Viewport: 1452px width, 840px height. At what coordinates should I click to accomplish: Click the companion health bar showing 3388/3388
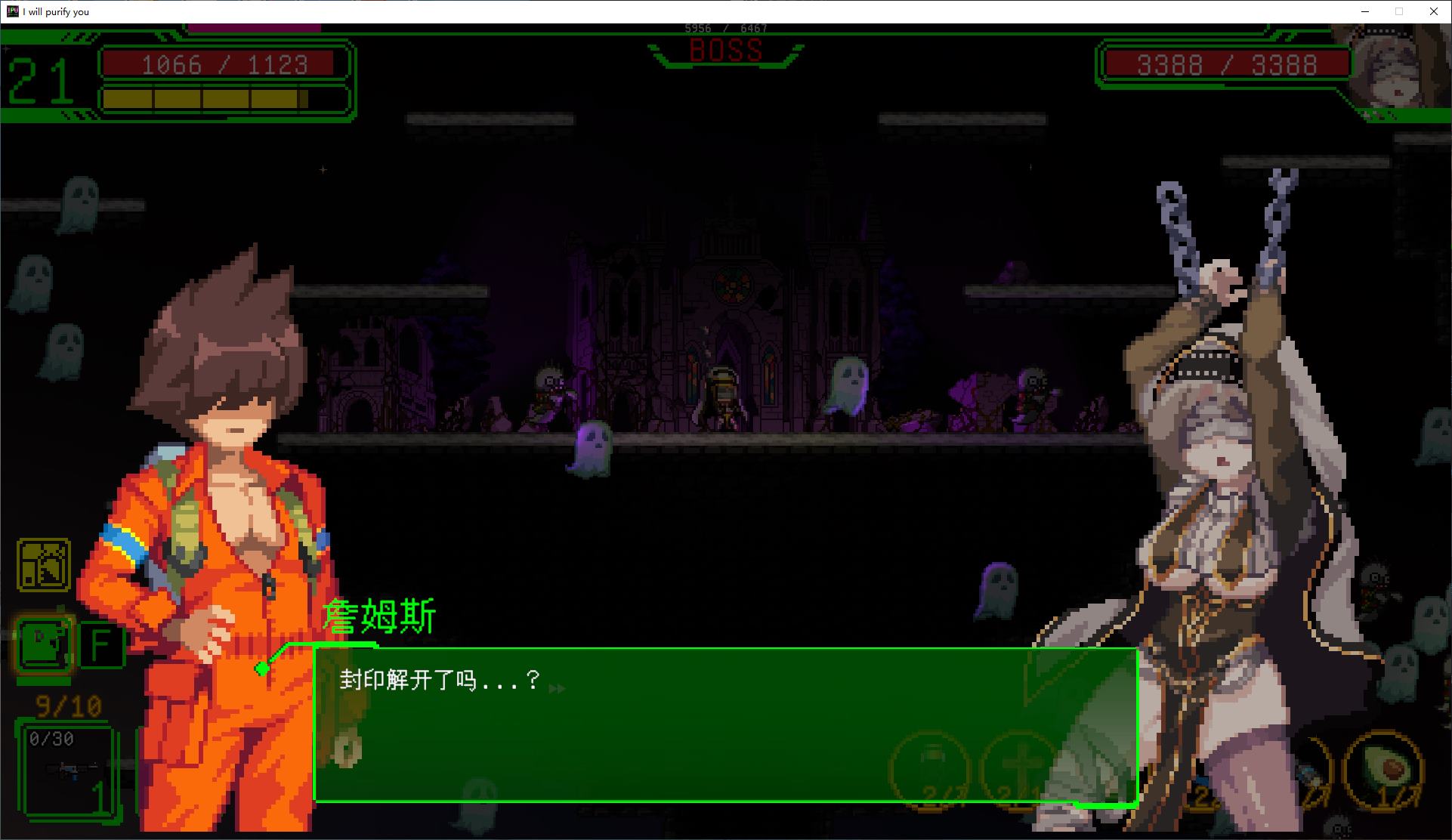point(1222,64)
